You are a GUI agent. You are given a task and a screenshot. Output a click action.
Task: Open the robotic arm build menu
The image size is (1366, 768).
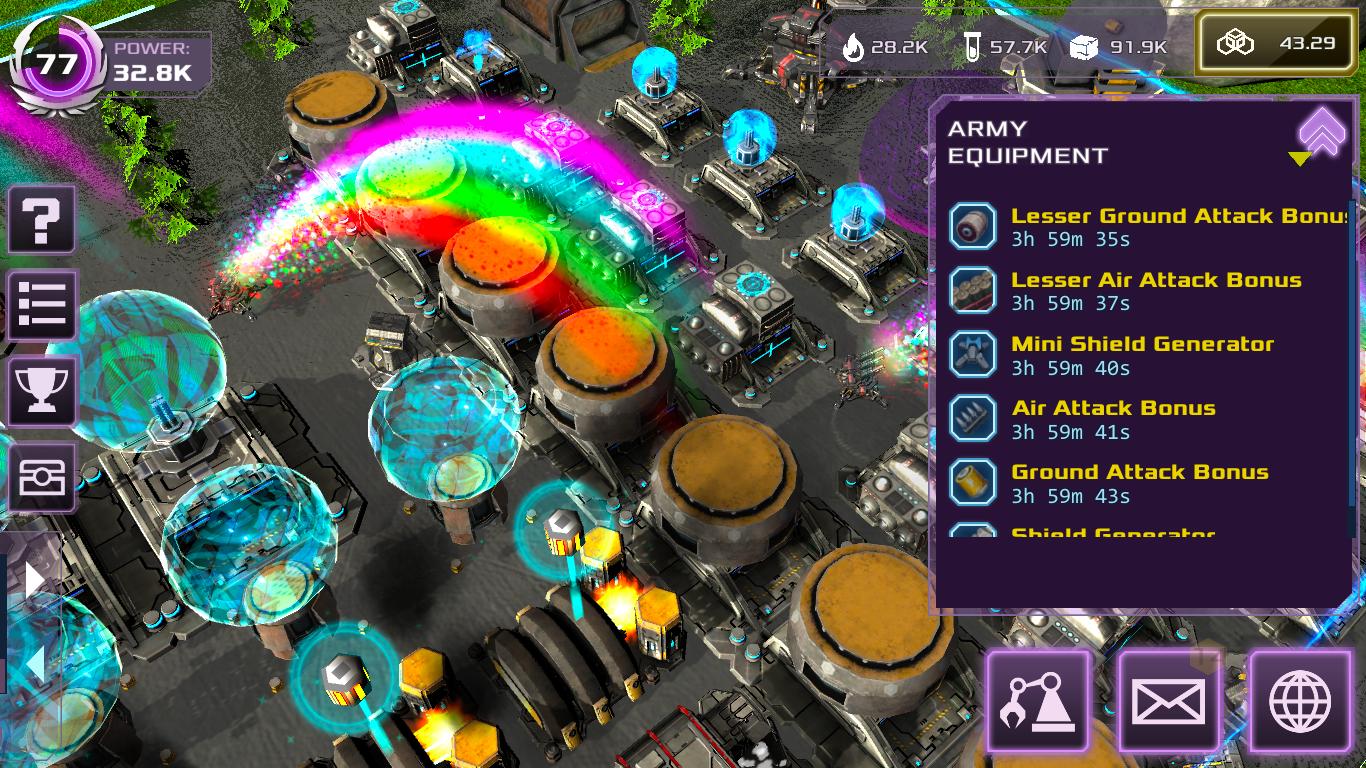coord(1038,701)
